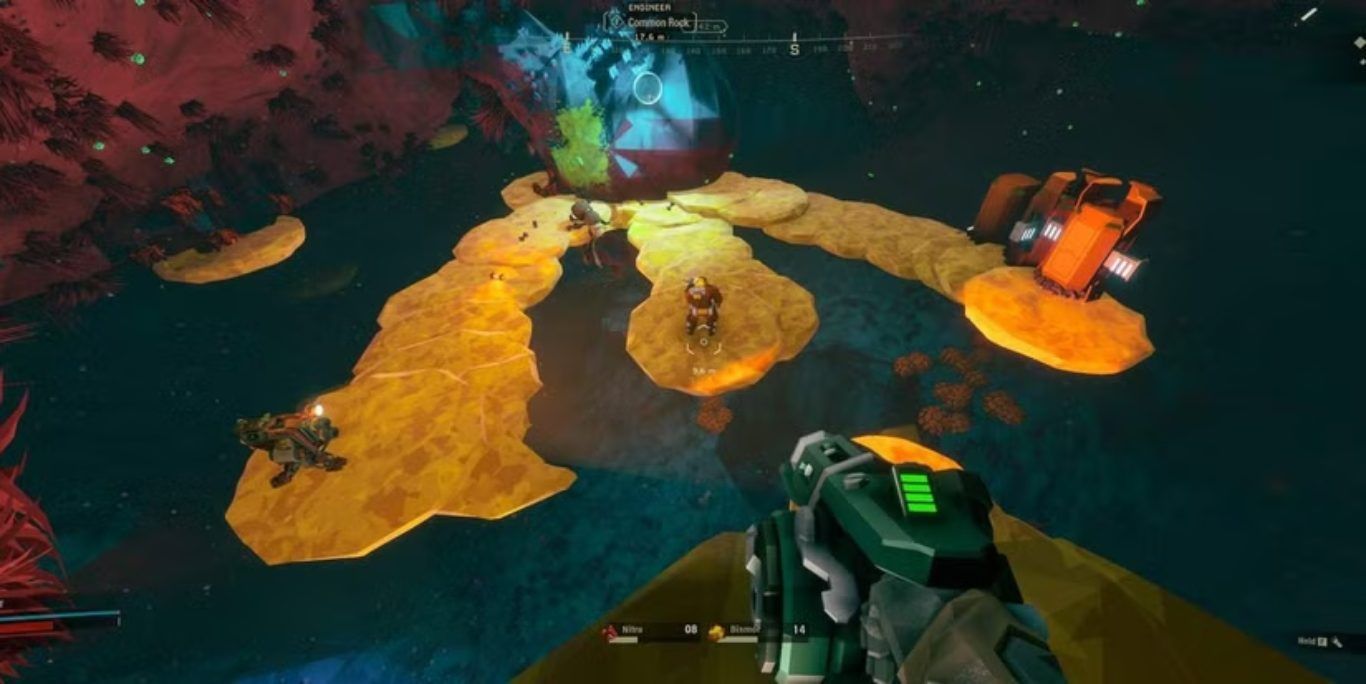This screenshot has width=1366, height=684.
Task: Click the gold Bismor resource icon
Action: (716, 632)
